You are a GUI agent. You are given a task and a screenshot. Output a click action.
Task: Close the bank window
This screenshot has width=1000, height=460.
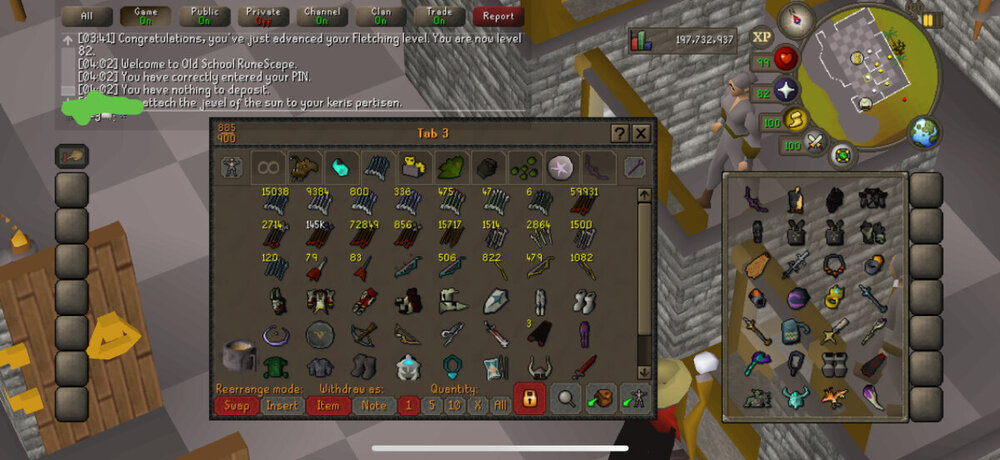click(641, 133)
